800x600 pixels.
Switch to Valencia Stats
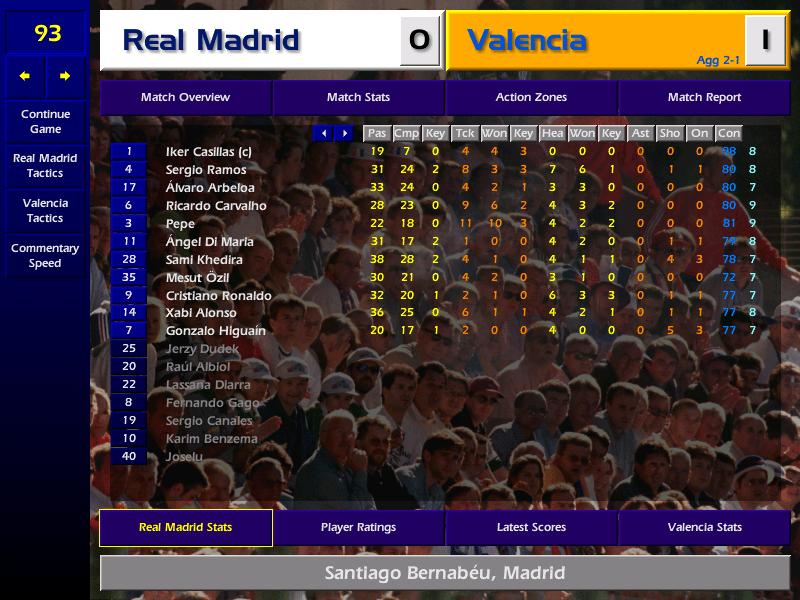pos(704,527)
